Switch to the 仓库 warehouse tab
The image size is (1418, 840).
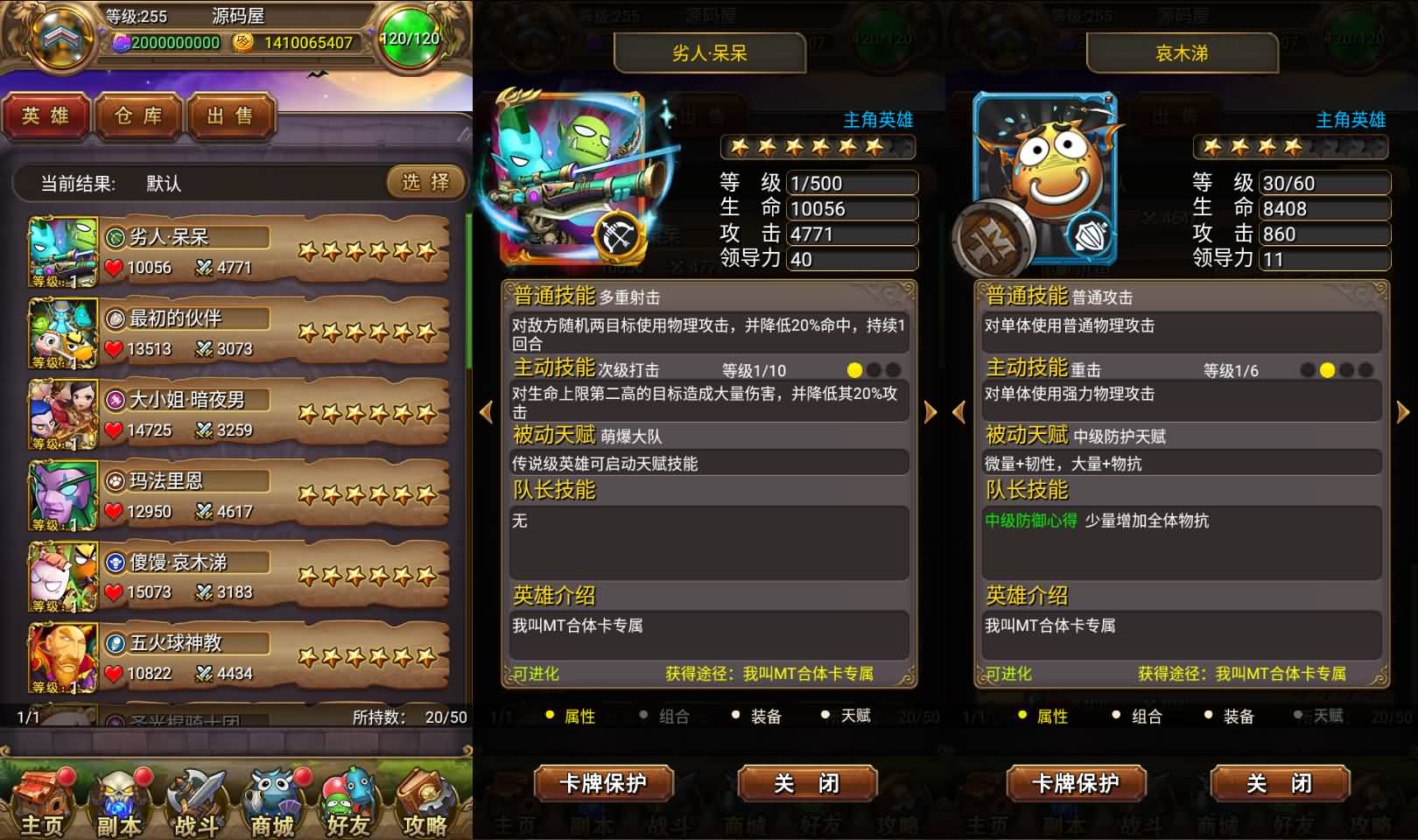(137, 117)
